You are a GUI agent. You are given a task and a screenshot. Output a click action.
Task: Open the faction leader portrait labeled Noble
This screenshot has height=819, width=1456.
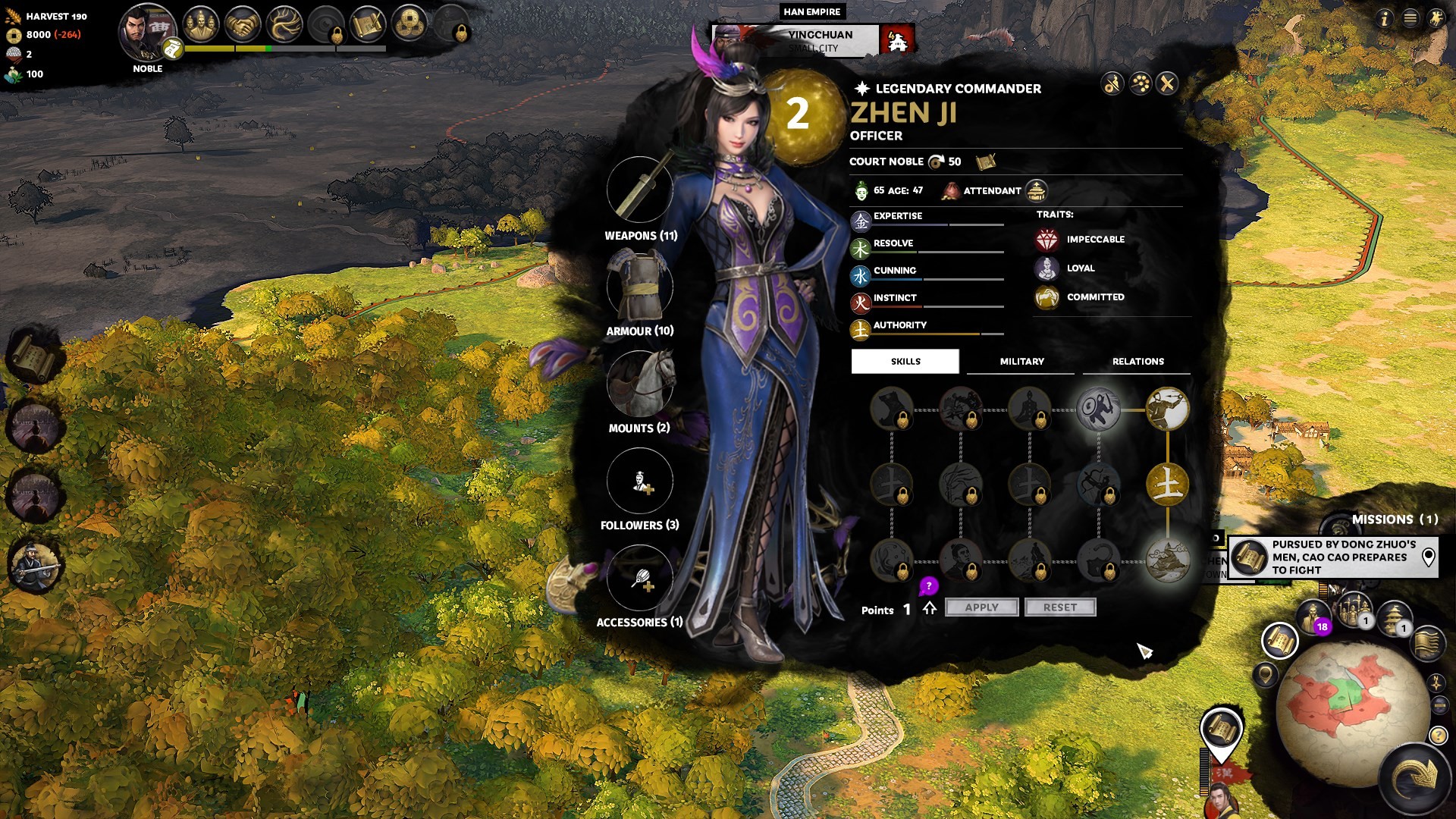click(x=146, y=32)
